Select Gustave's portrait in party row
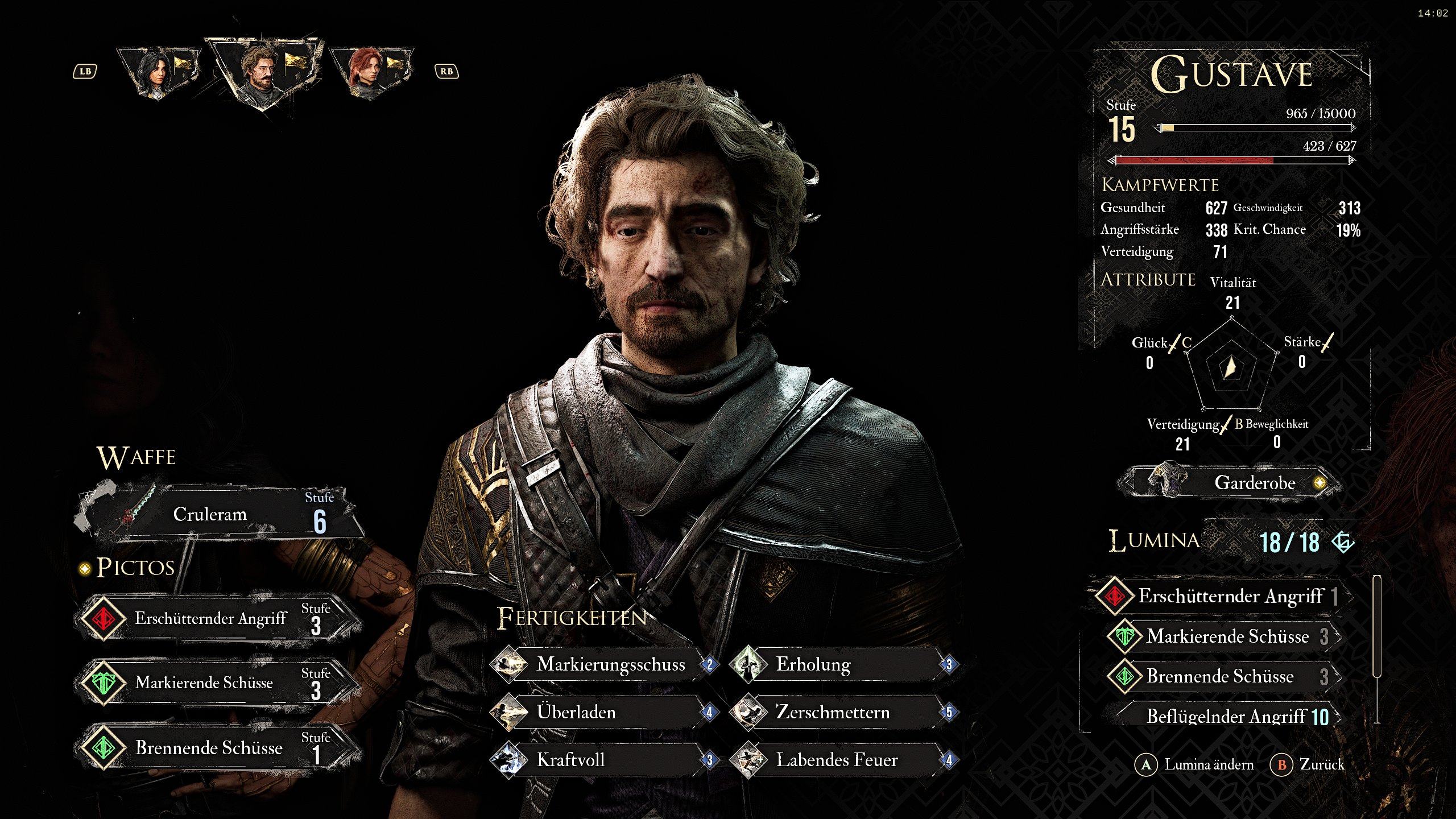The image size is (1456, 819). coord(263,72)
